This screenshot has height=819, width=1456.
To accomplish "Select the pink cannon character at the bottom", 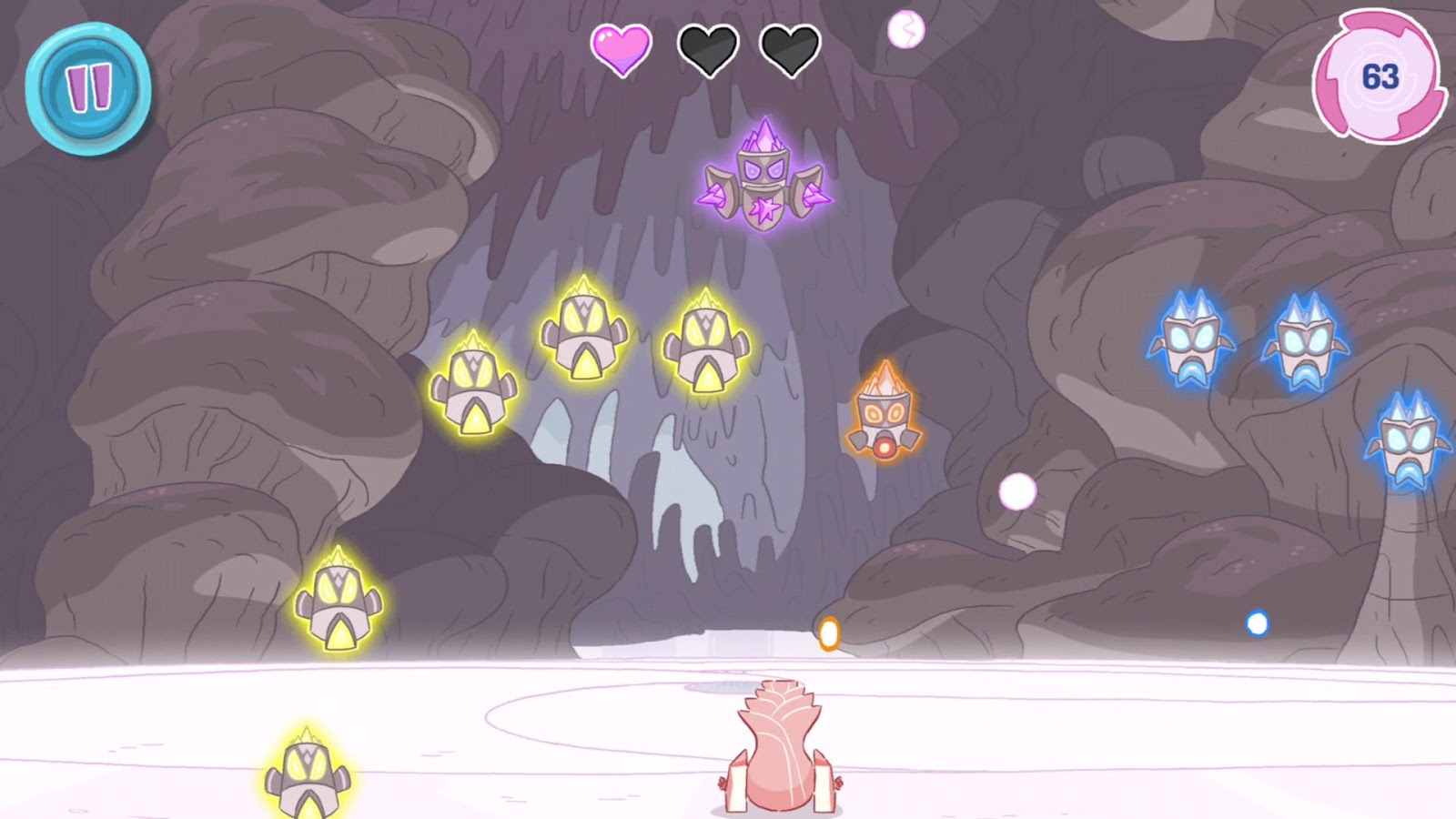I will click(x=778, y=746).
